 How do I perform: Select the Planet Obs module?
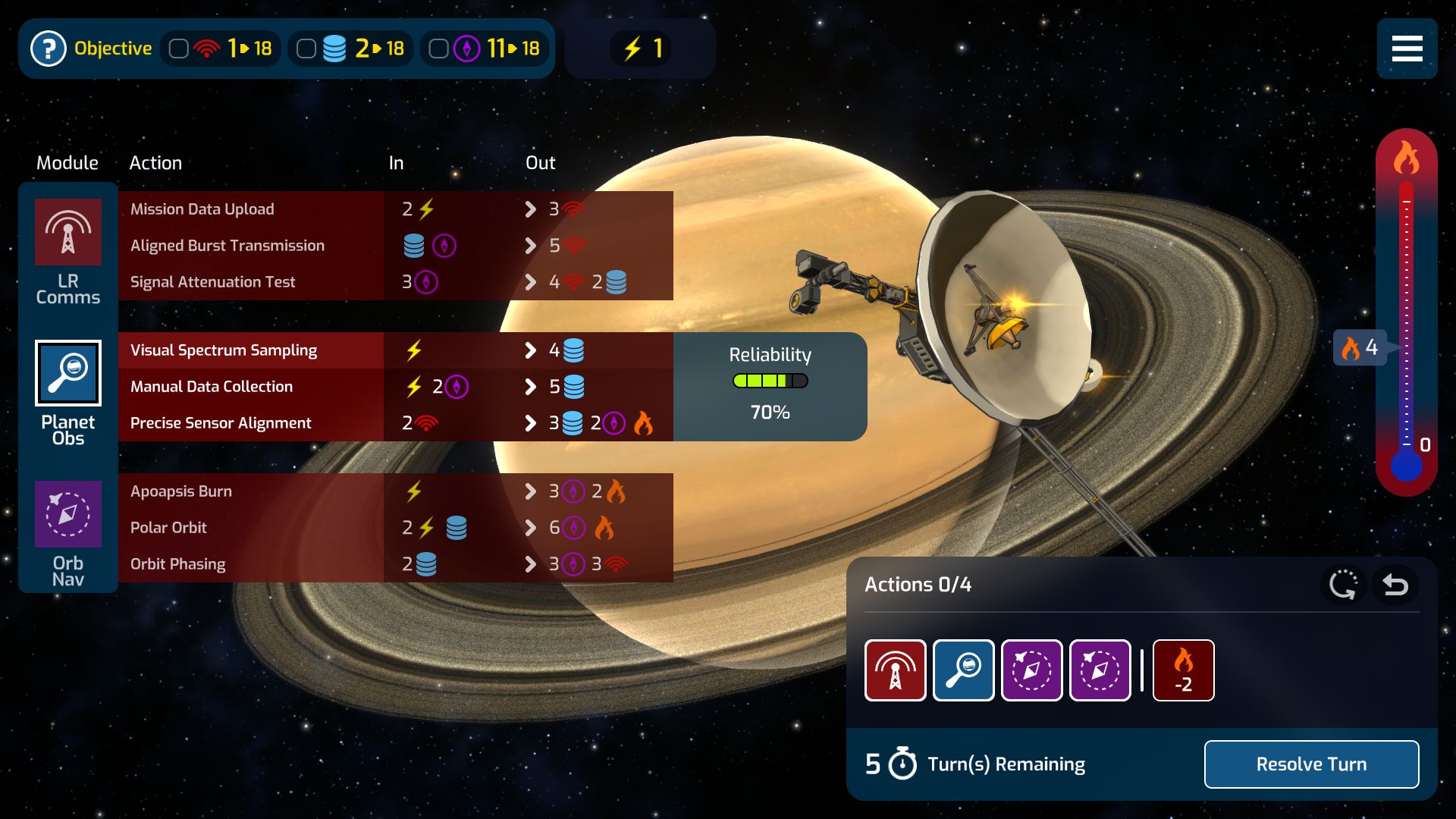(x=68, y=373)
